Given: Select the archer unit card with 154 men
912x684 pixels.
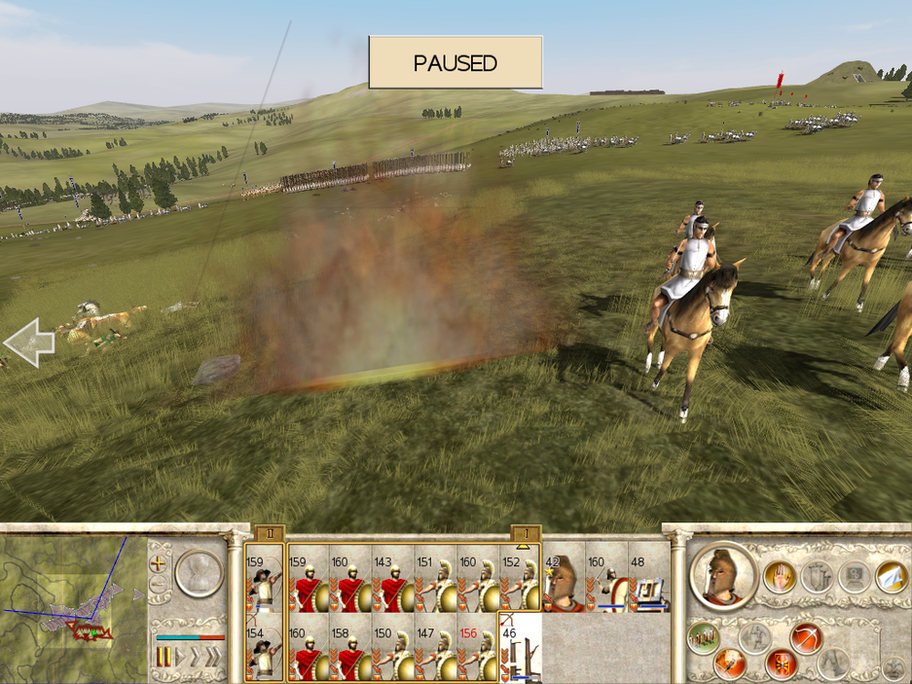Looking at the screenshot, I should tap(265, 647).
